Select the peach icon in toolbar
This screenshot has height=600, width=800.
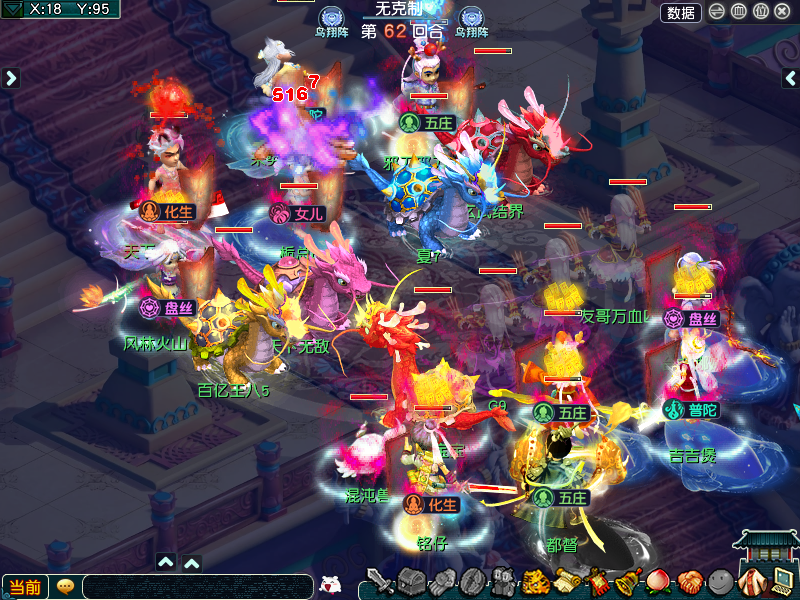[658, 581]
